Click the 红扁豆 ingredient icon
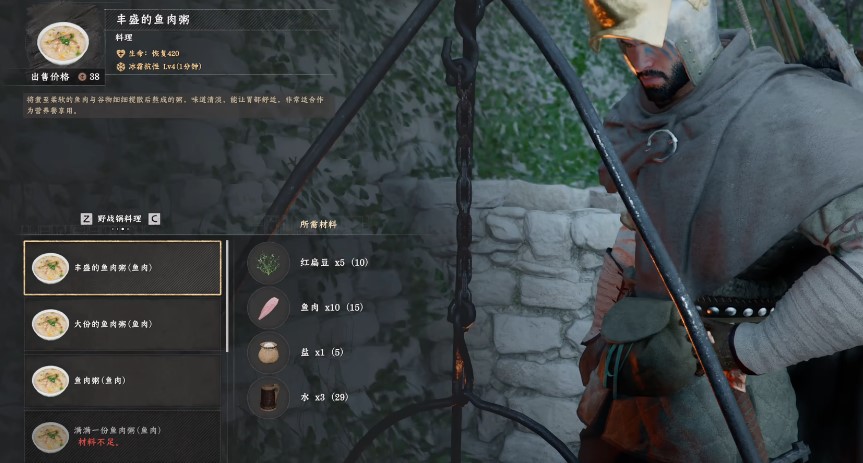 (x=268, y=263)
